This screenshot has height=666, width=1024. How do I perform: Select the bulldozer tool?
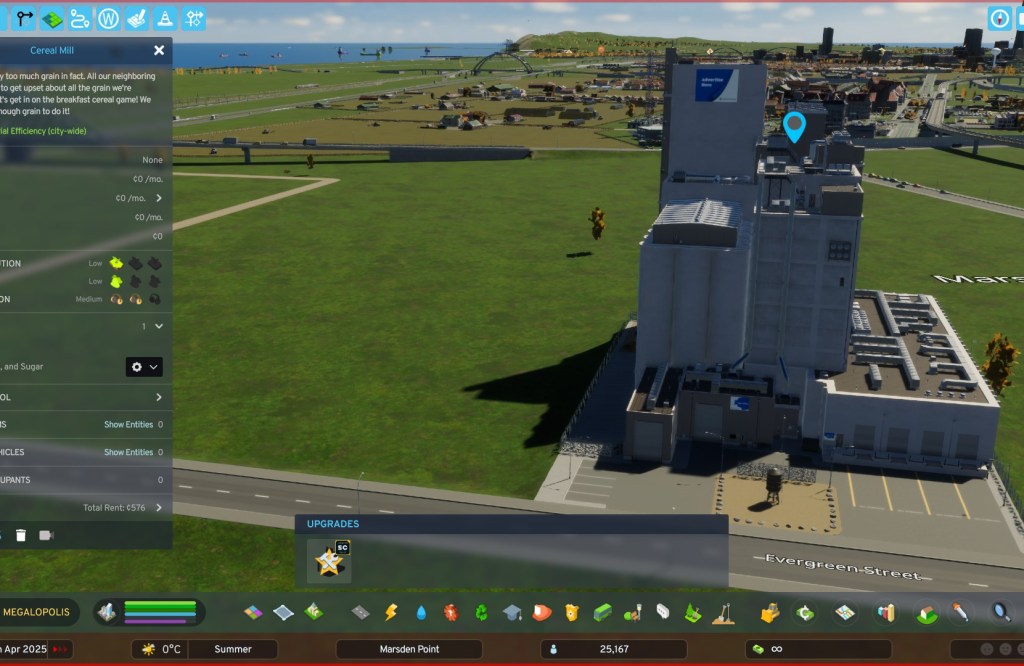770,612
